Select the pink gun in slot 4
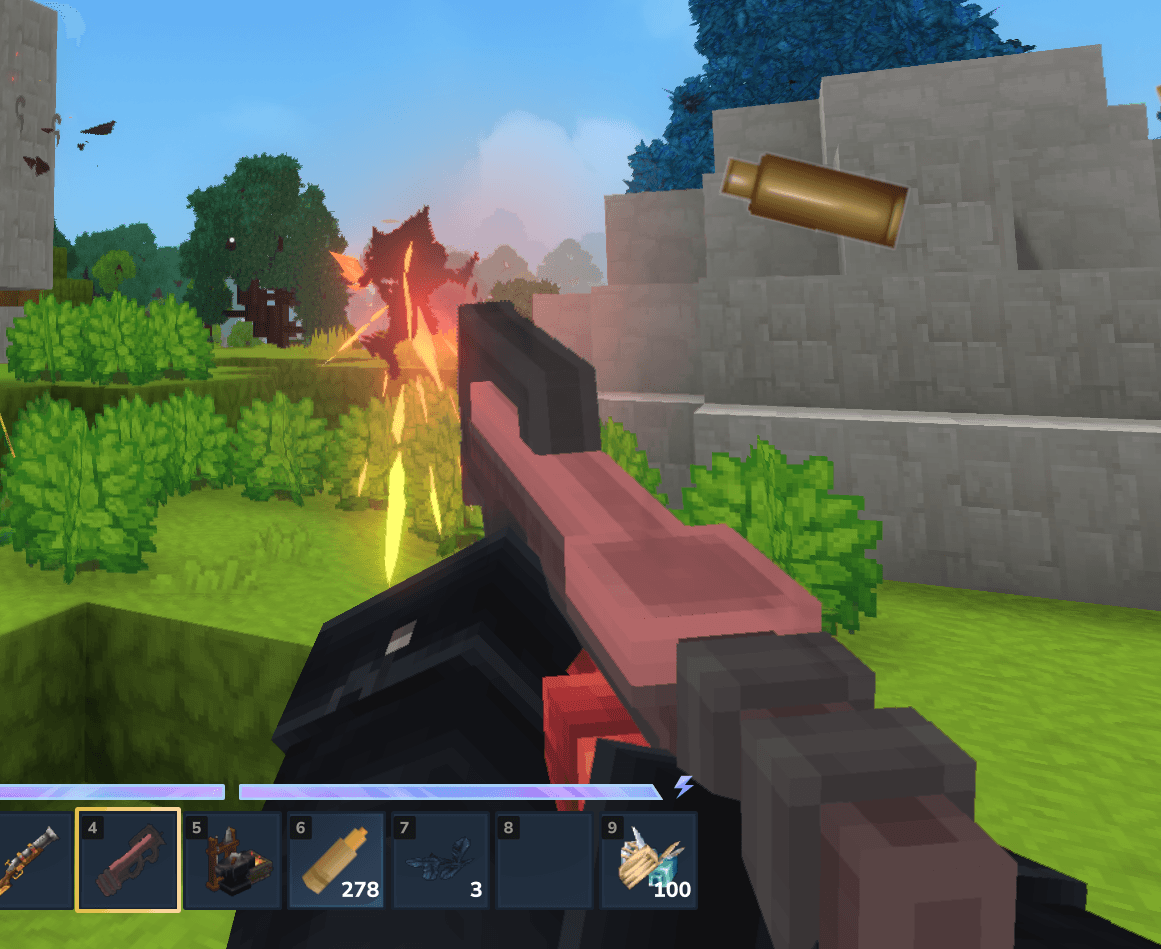Viewport: 1161px width, 949px height. pyautogui.click(x=128, y=861)
